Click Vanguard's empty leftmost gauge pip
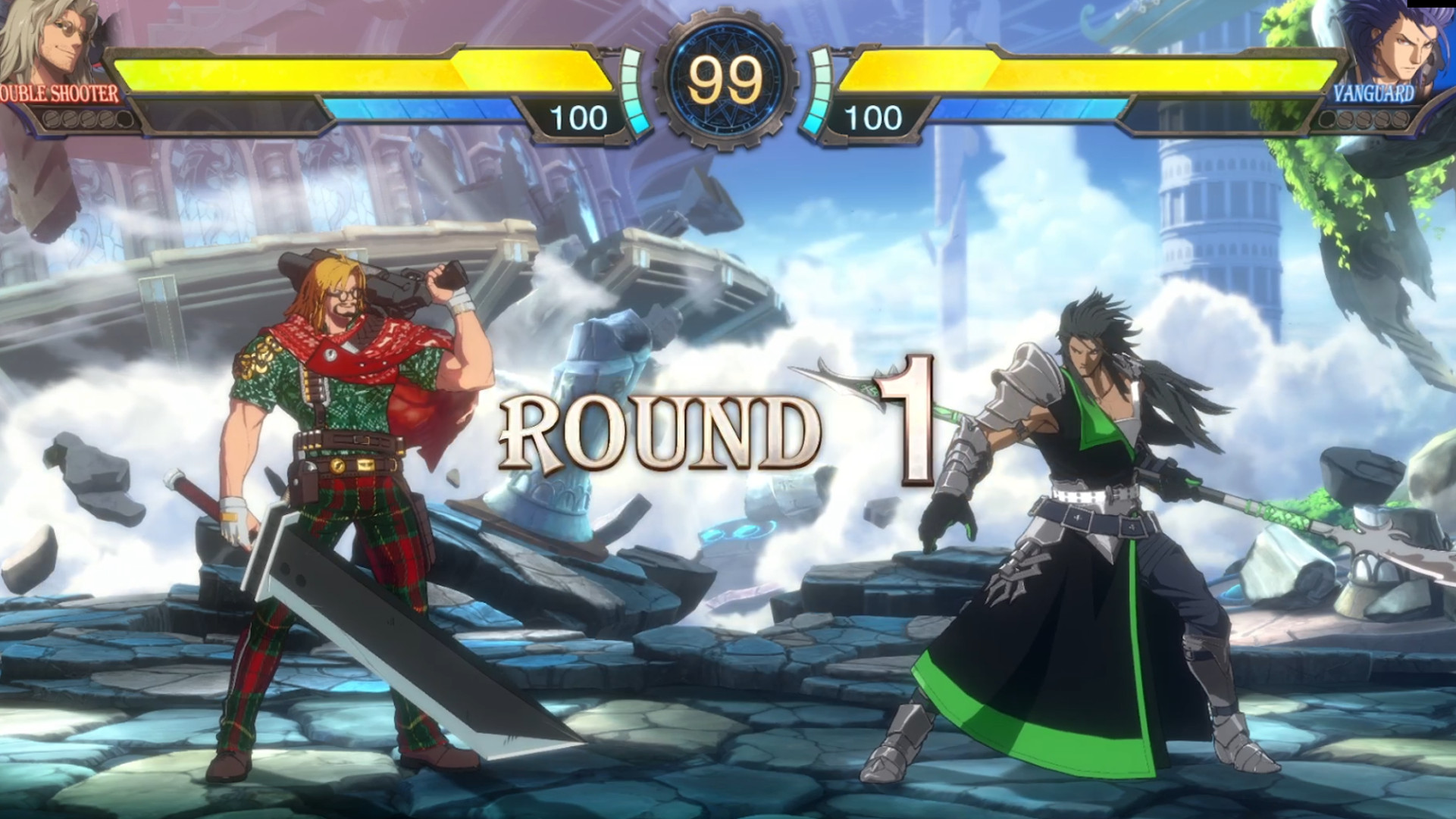The image size is (1456, 819). point(1326,119)
